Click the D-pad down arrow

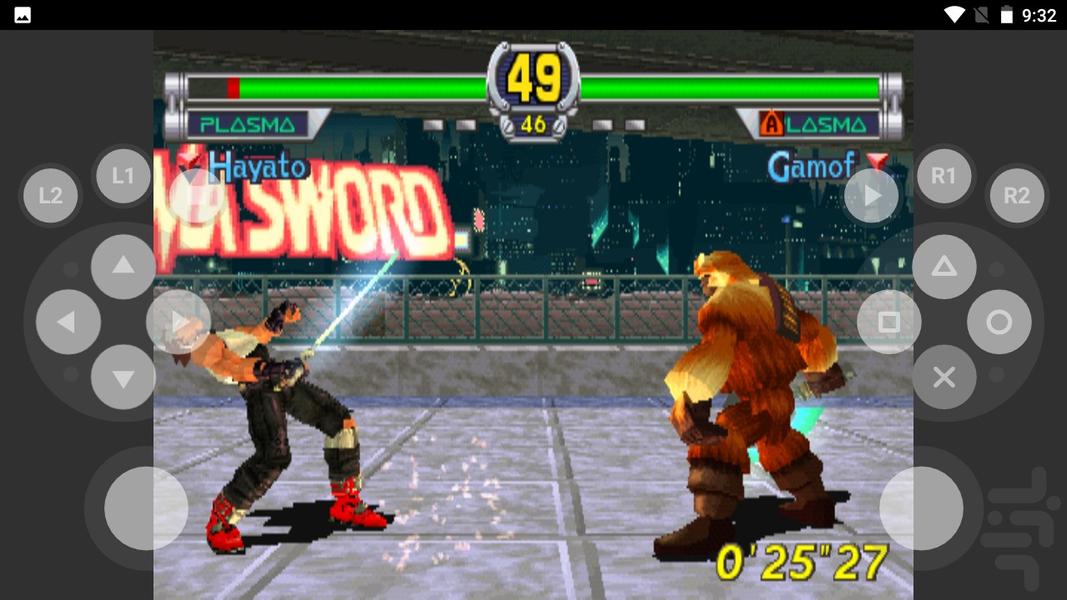123,378
